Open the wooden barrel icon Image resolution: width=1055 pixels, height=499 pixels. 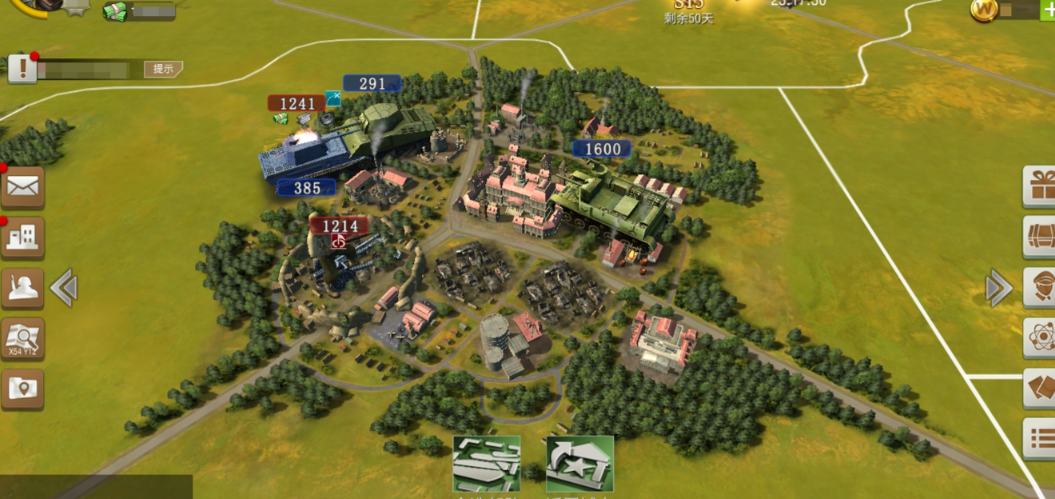1040,238
